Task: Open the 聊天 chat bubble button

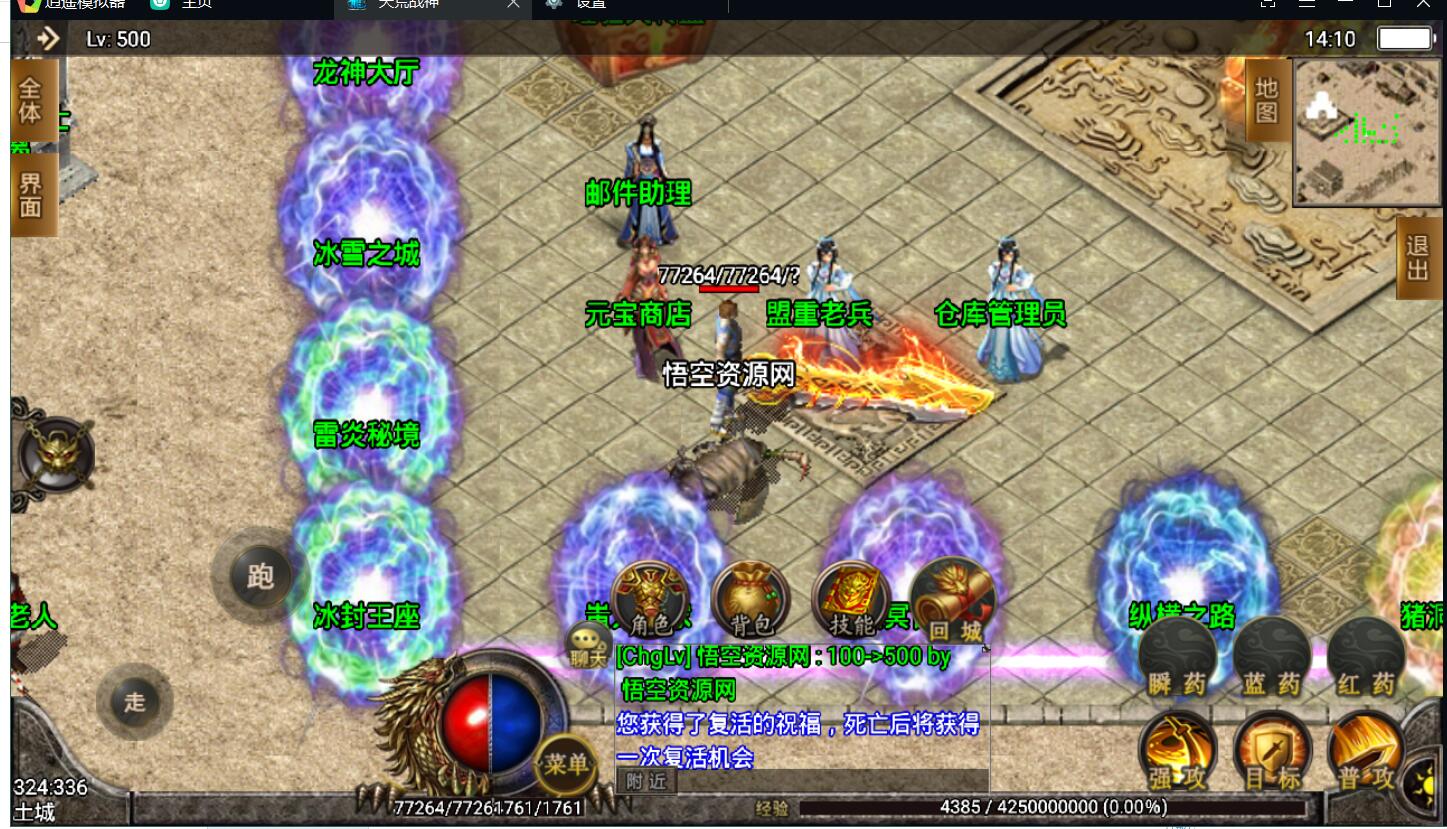Action: click(x=588, y=645)
